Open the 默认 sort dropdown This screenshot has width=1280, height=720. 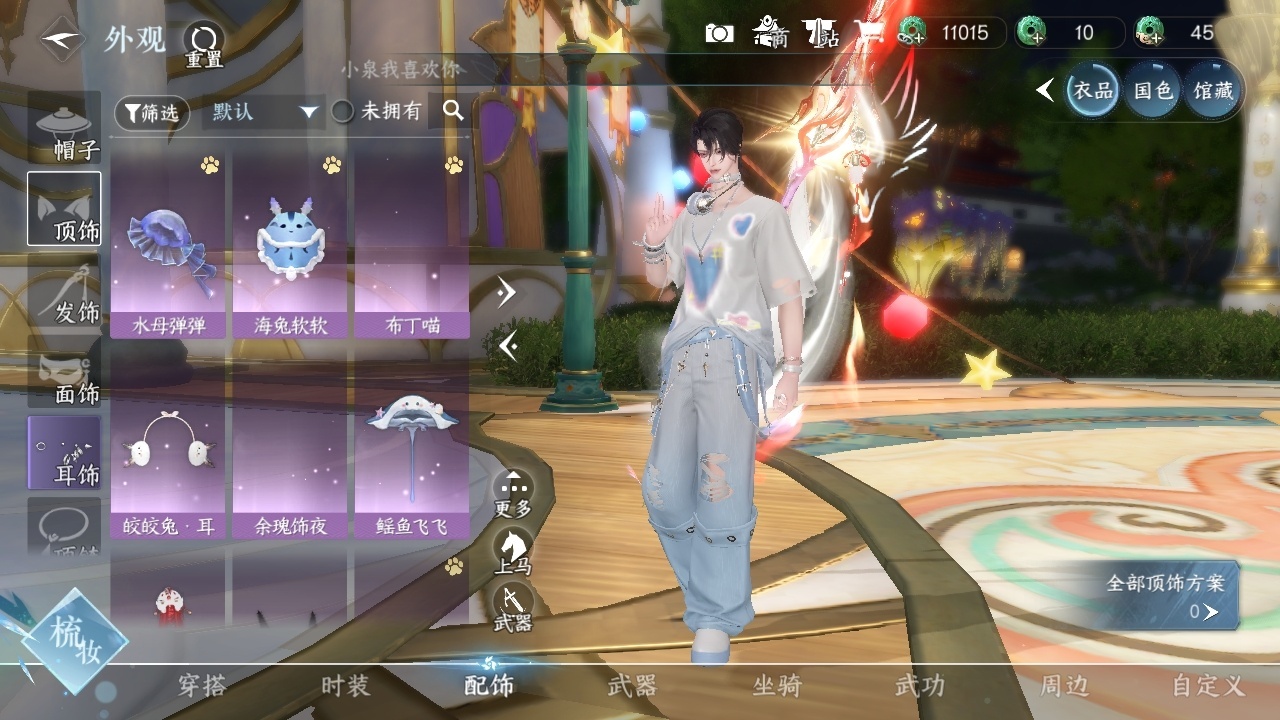(263, 112)
